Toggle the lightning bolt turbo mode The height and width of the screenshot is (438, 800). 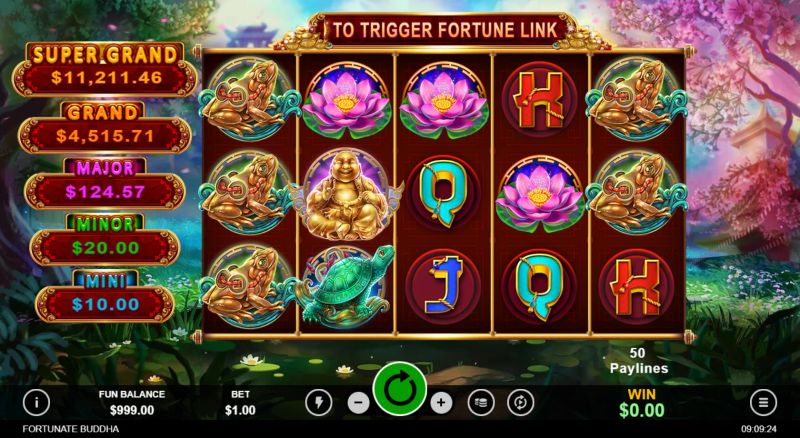click(x=319, y=402)
